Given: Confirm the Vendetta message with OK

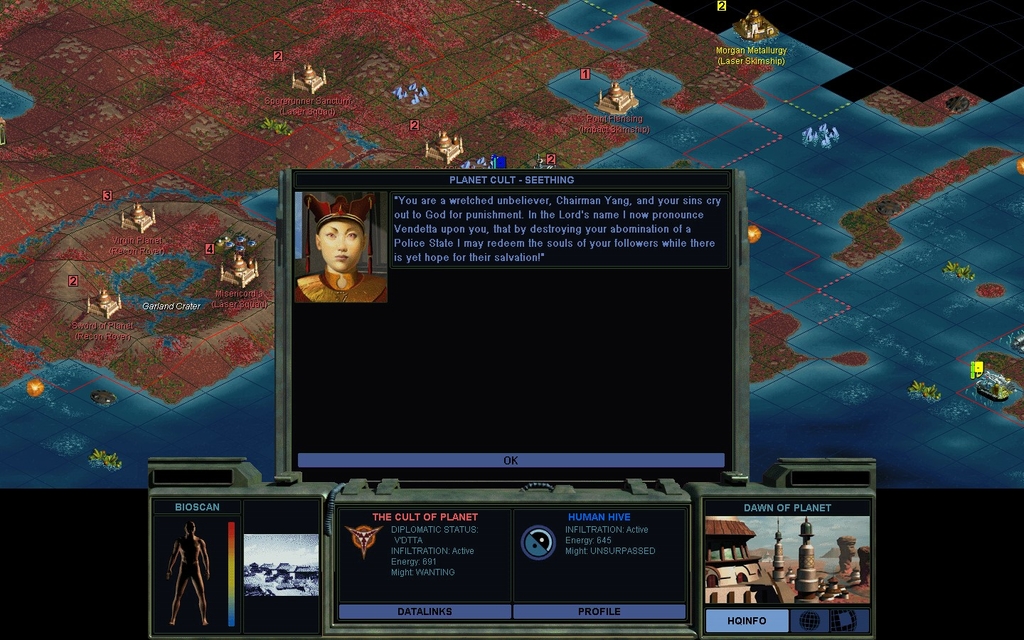Looking at the screenshot, I should point(510,461).
